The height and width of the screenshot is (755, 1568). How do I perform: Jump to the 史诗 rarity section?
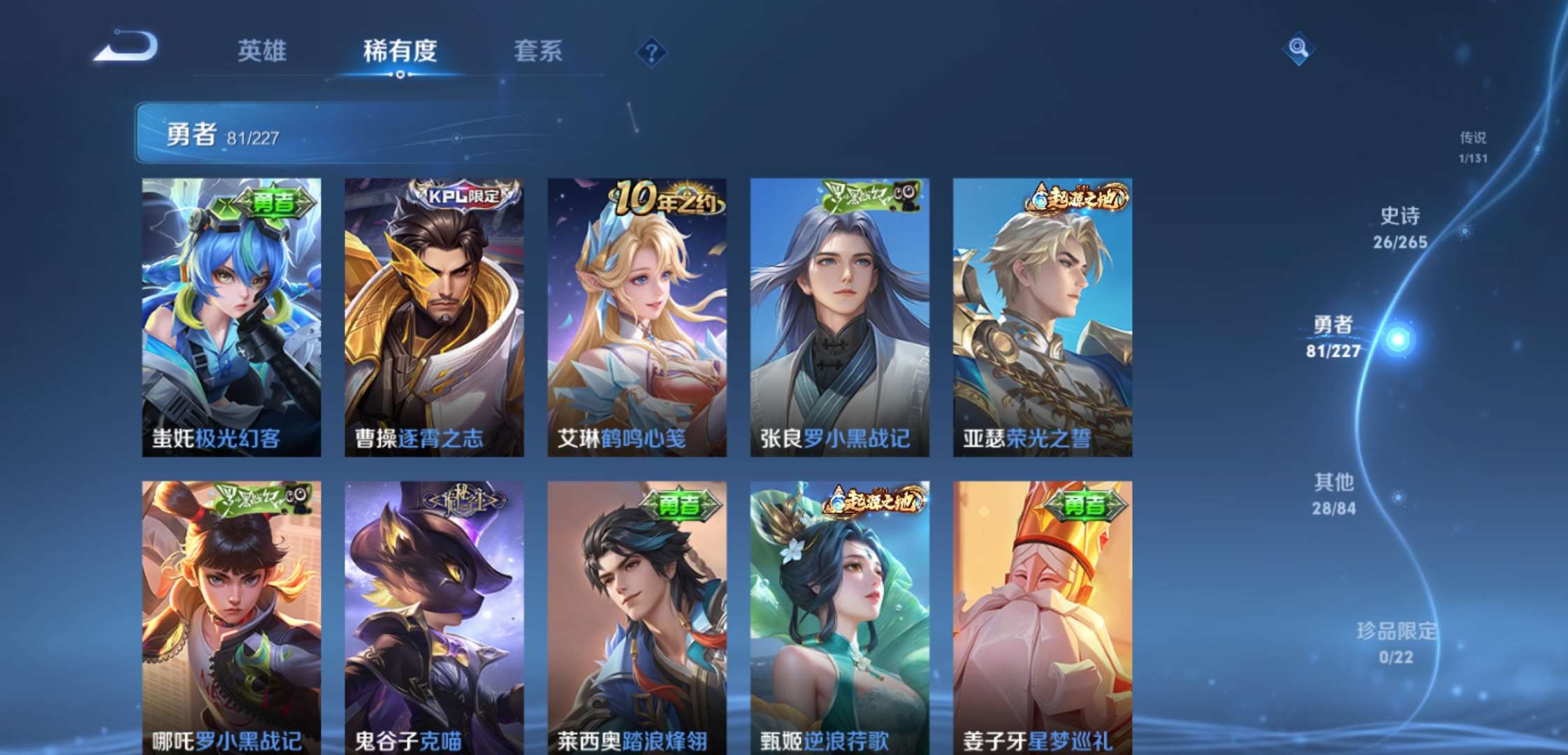(1400, 227)
